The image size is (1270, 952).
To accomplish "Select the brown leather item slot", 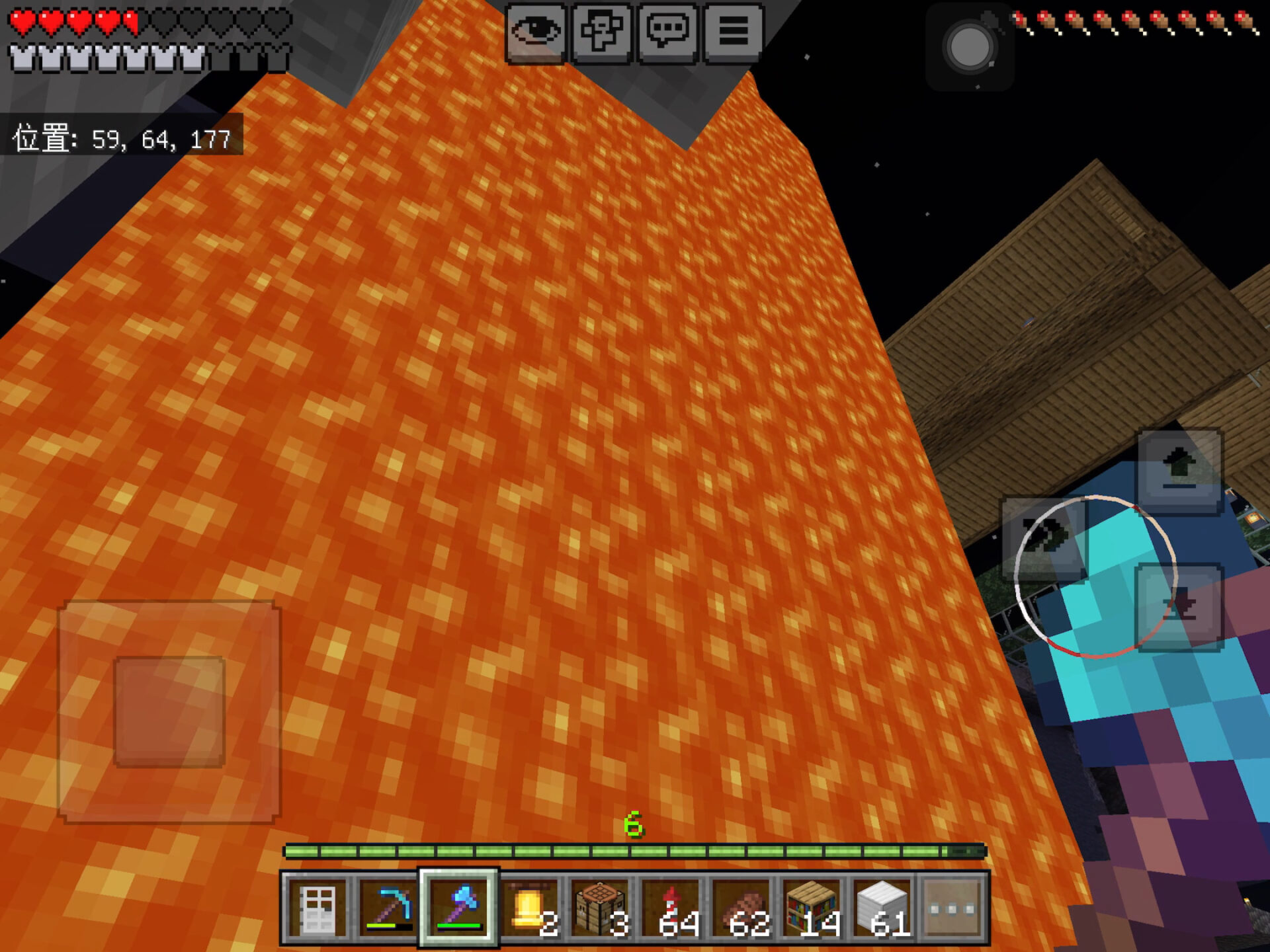I will coord(742,908).
